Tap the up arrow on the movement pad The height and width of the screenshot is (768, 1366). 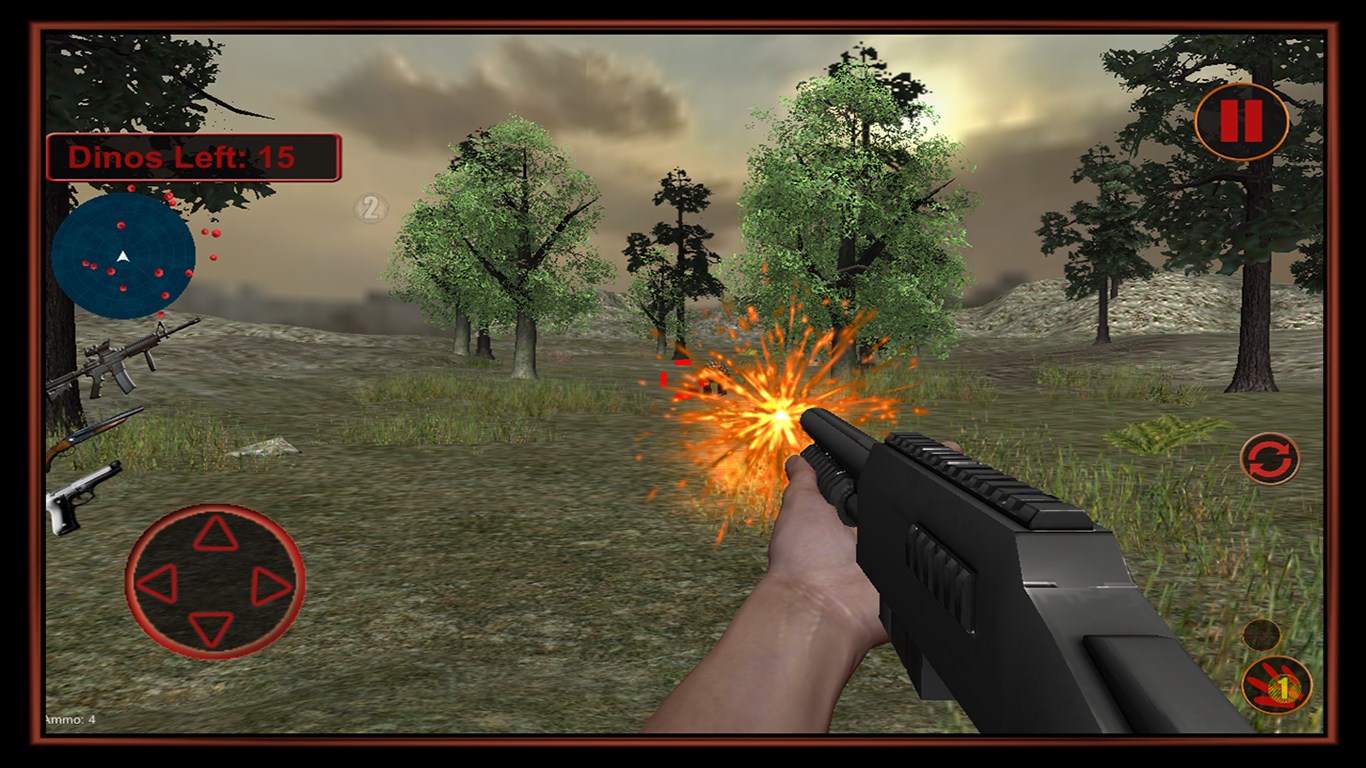pos(215,535)
